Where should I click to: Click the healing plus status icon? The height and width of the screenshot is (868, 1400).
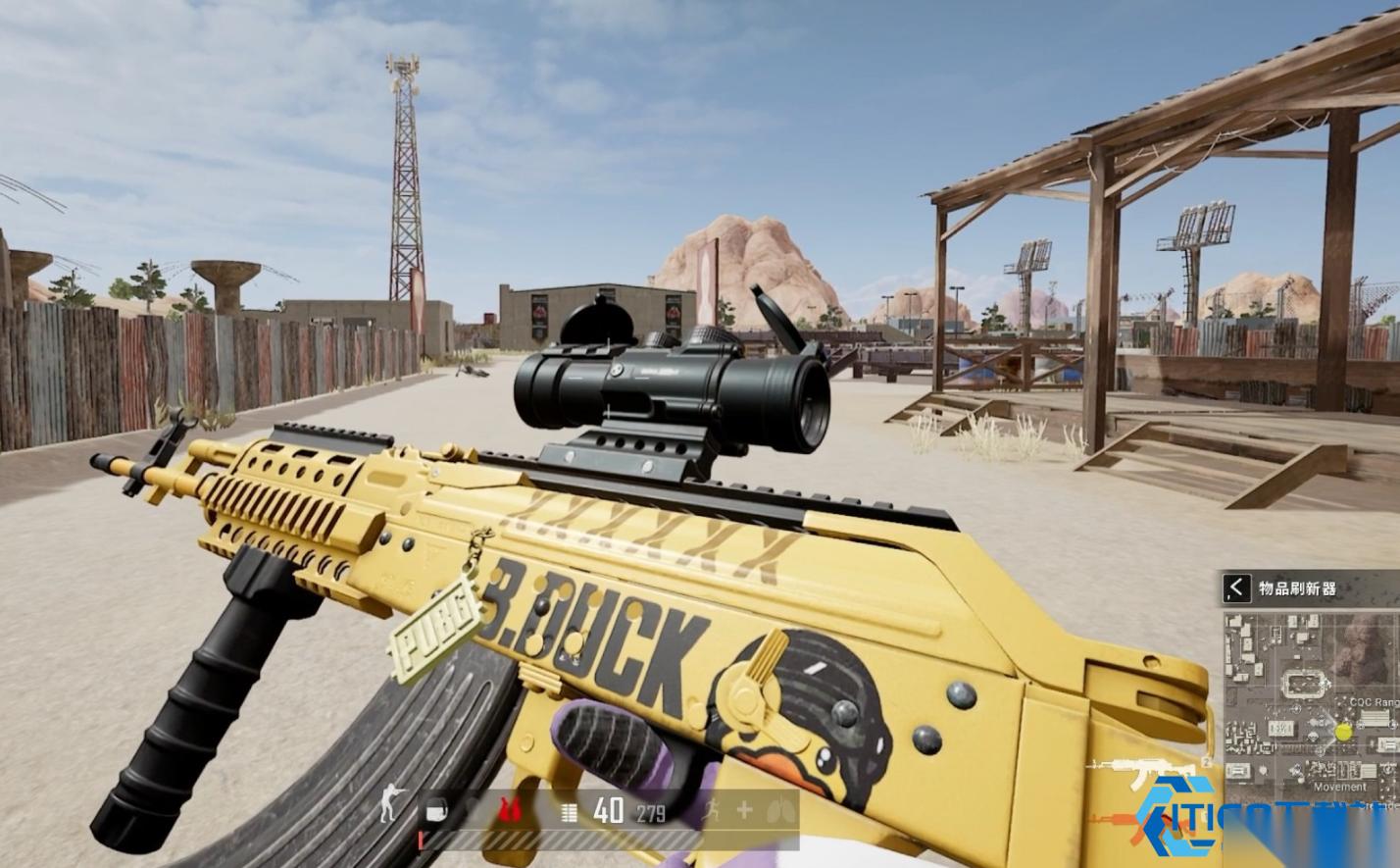click(744, 810)
